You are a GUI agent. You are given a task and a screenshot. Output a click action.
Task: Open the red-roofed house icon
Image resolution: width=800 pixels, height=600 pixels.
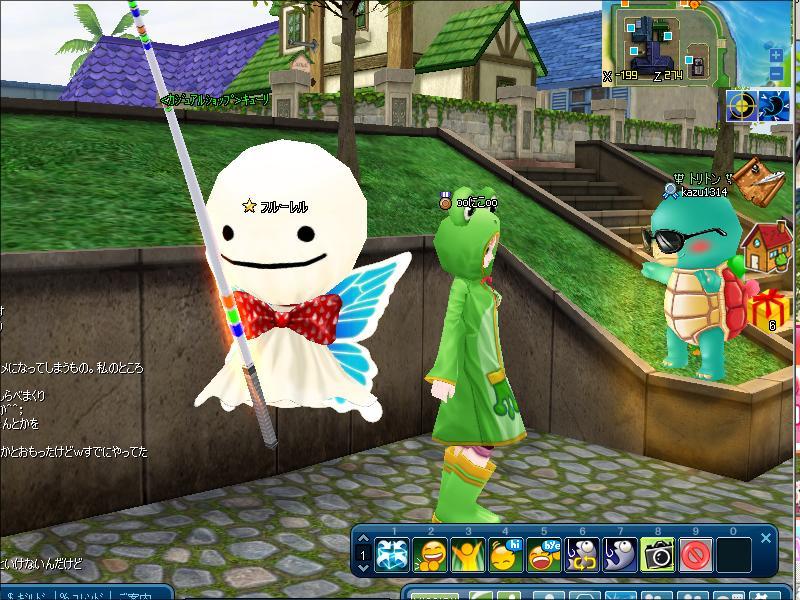coord(768,246)
